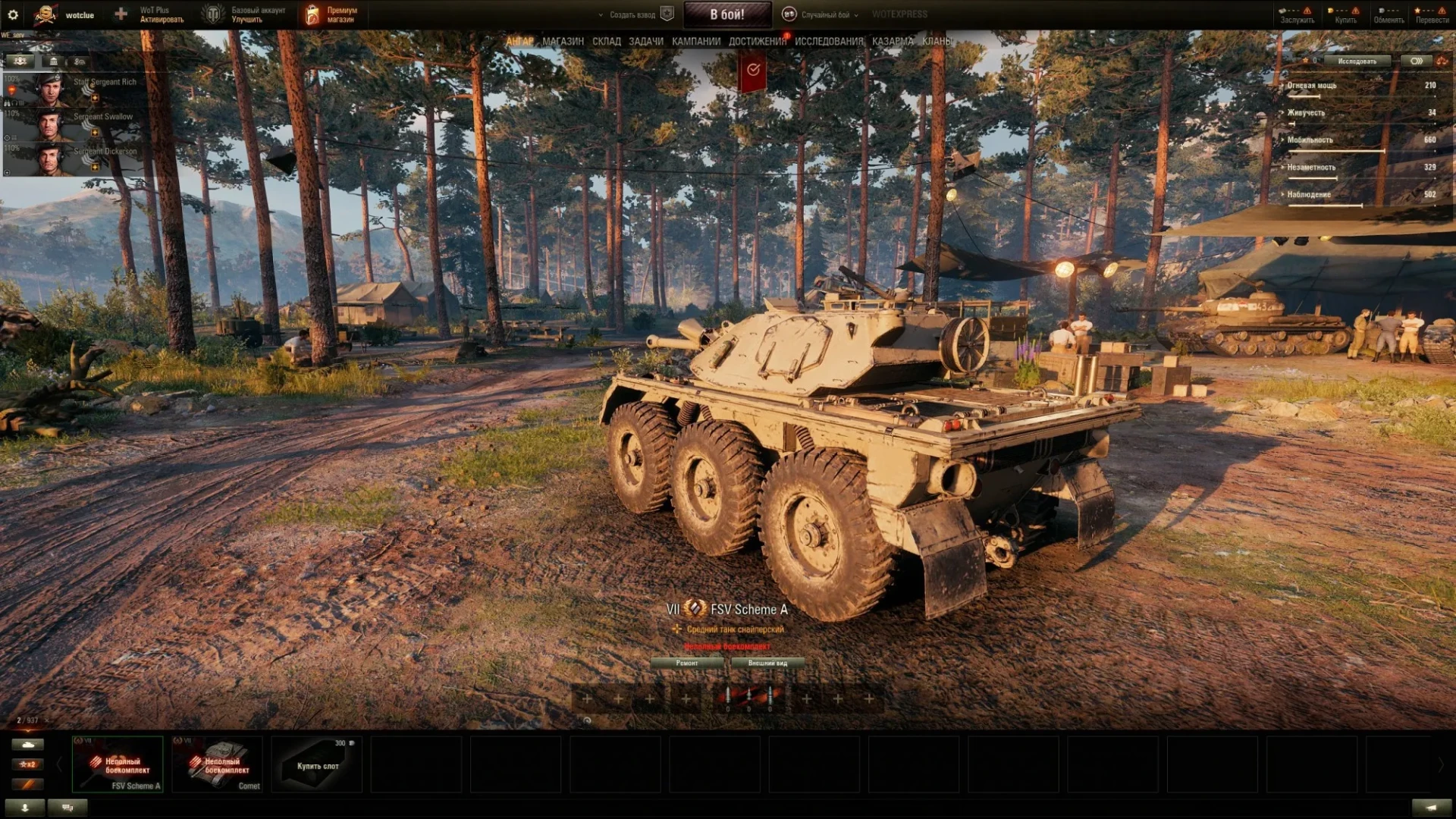Click the В бой! battle button

click(x=726, y=14)
